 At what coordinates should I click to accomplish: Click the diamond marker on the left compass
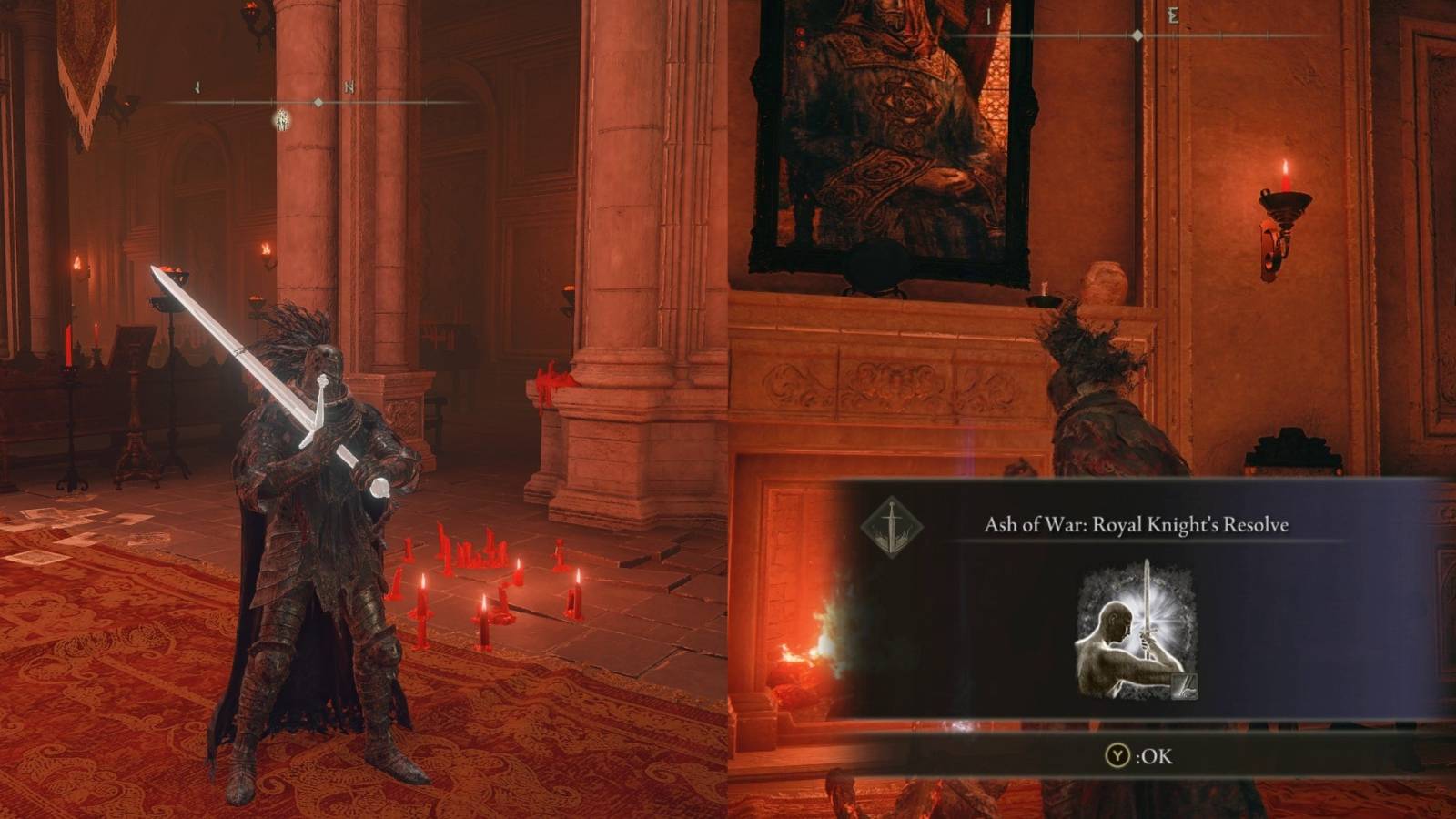tap(318, 104)
